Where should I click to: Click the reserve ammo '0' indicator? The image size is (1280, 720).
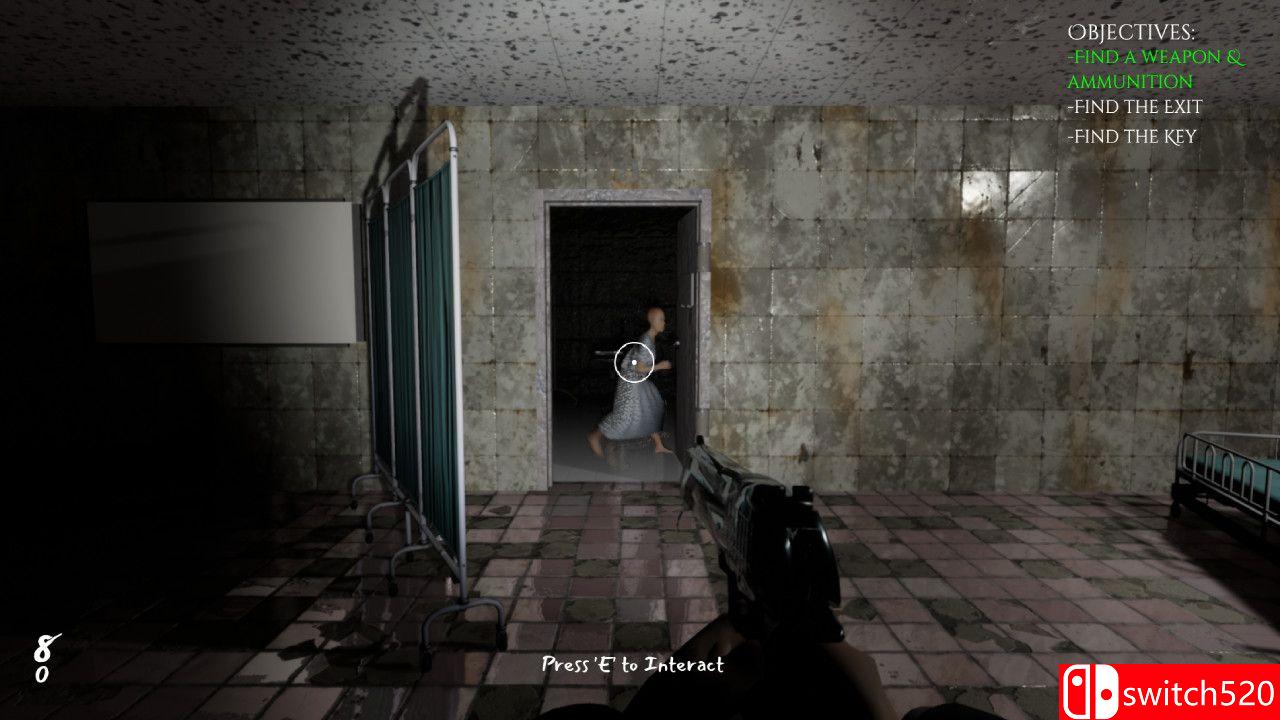click(x=42, y=675)
